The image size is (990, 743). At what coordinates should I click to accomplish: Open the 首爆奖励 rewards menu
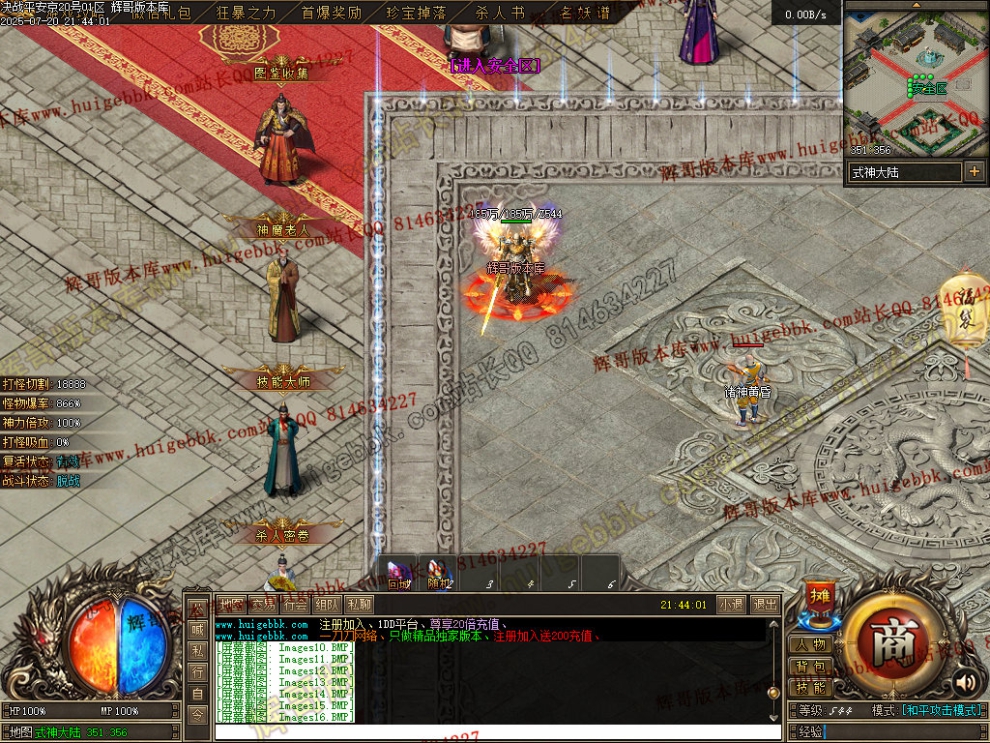[332, 13]
